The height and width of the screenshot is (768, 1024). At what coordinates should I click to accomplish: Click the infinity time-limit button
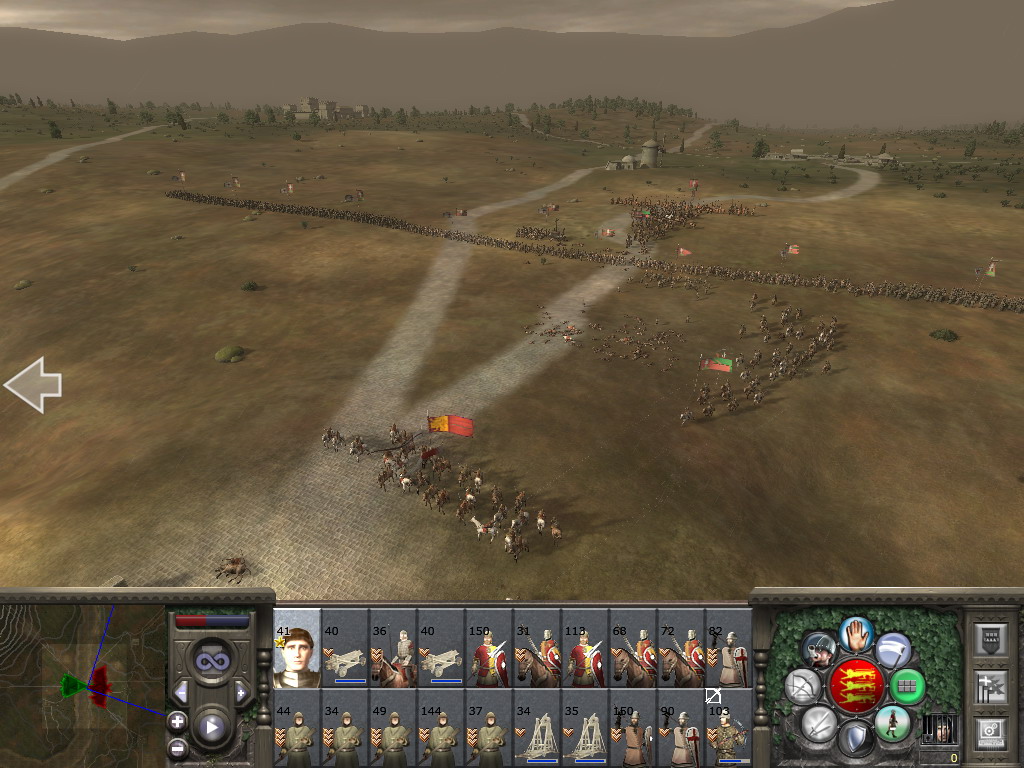tap(211, 660)
